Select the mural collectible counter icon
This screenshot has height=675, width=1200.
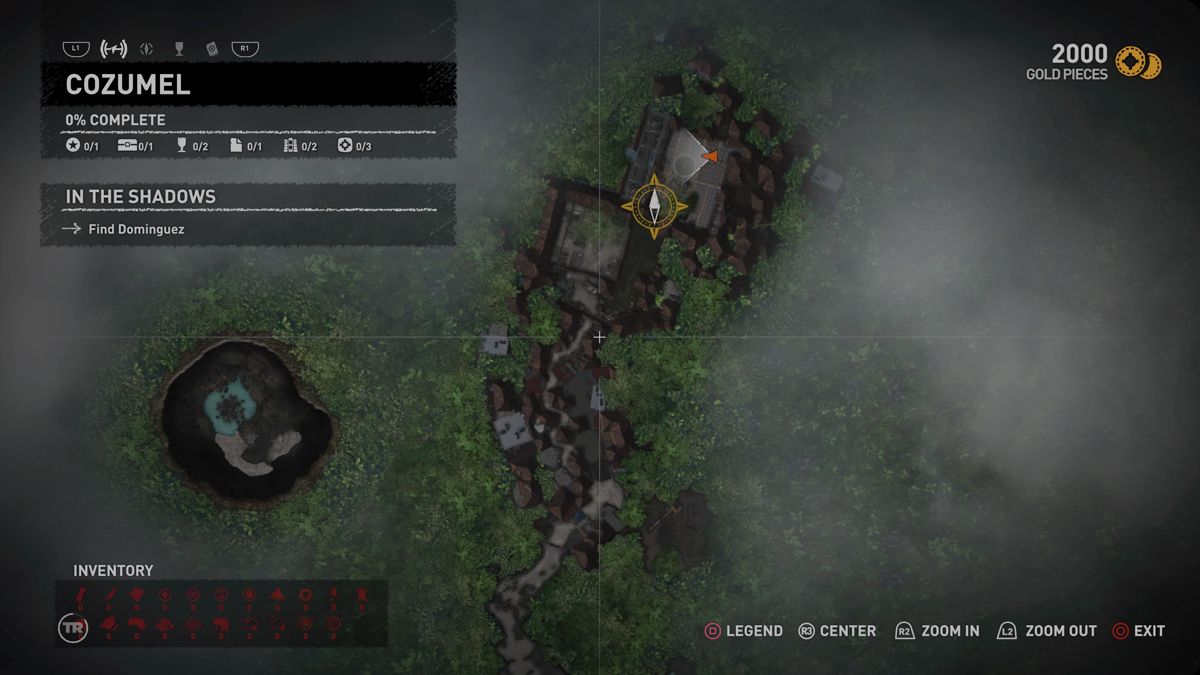[291, 146]
